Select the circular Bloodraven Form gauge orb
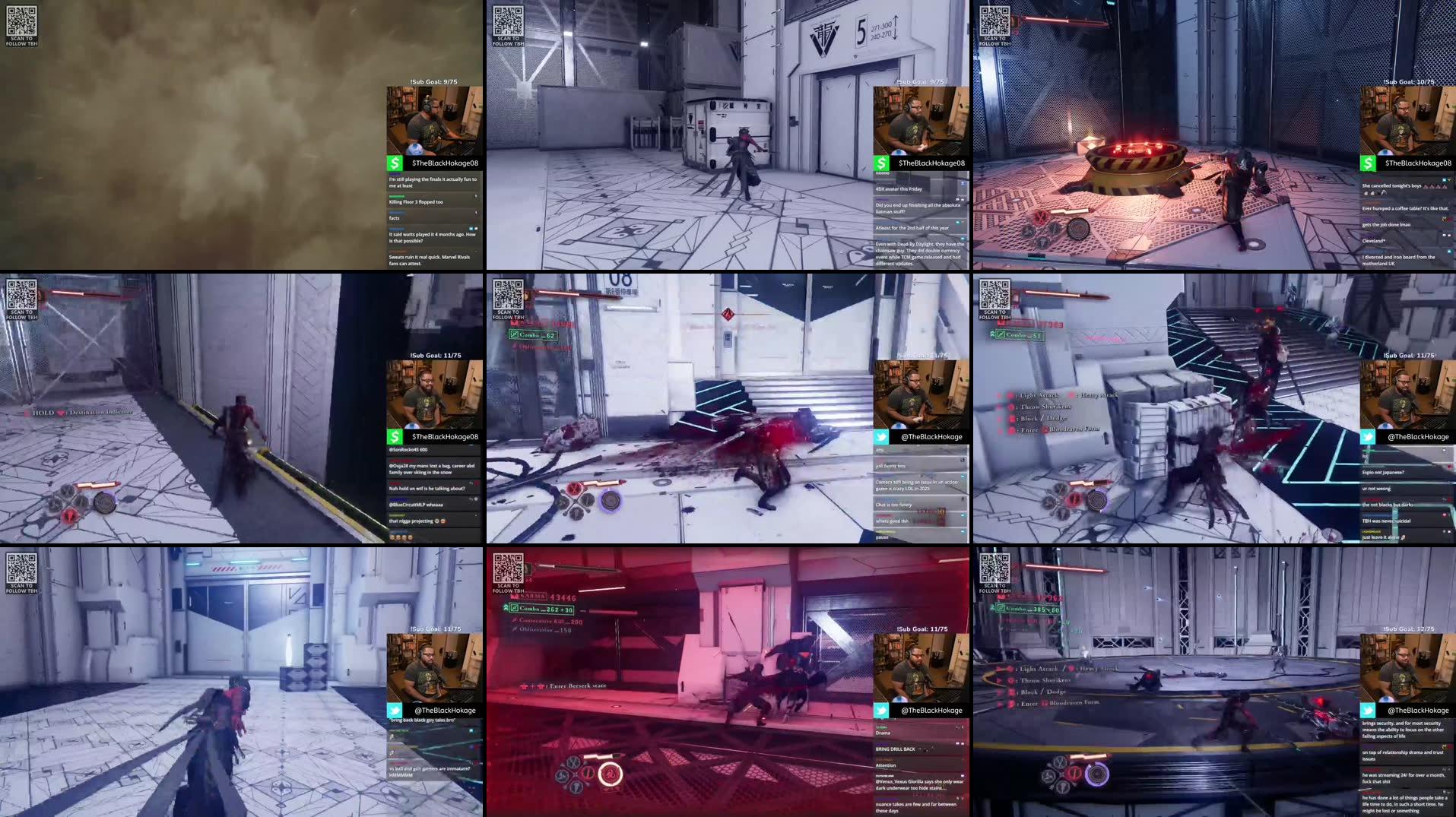Viewport: 1456px width, 817px height. click(1096, 774)
